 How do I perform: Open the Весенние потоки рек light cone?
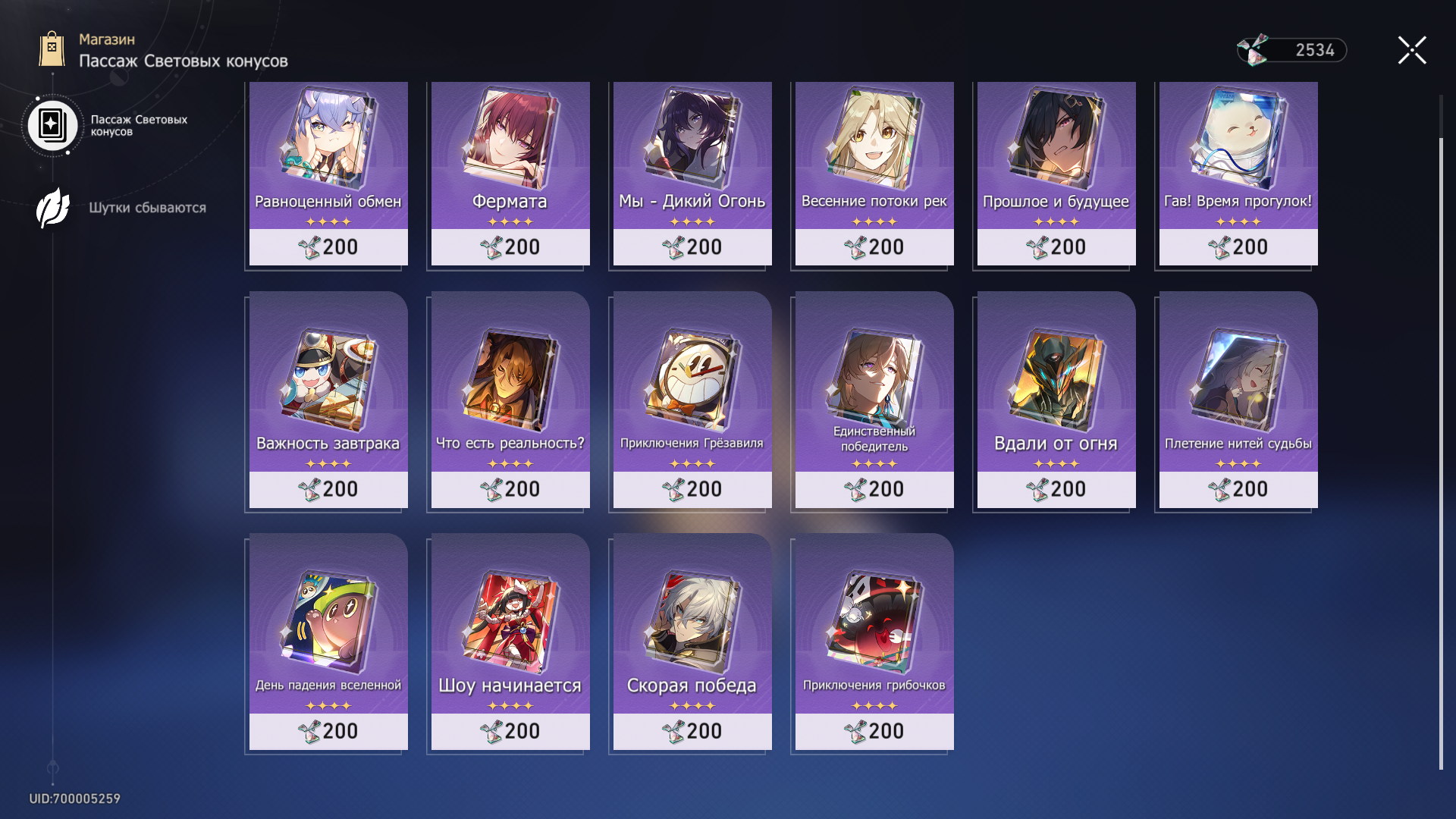point(874,173)
